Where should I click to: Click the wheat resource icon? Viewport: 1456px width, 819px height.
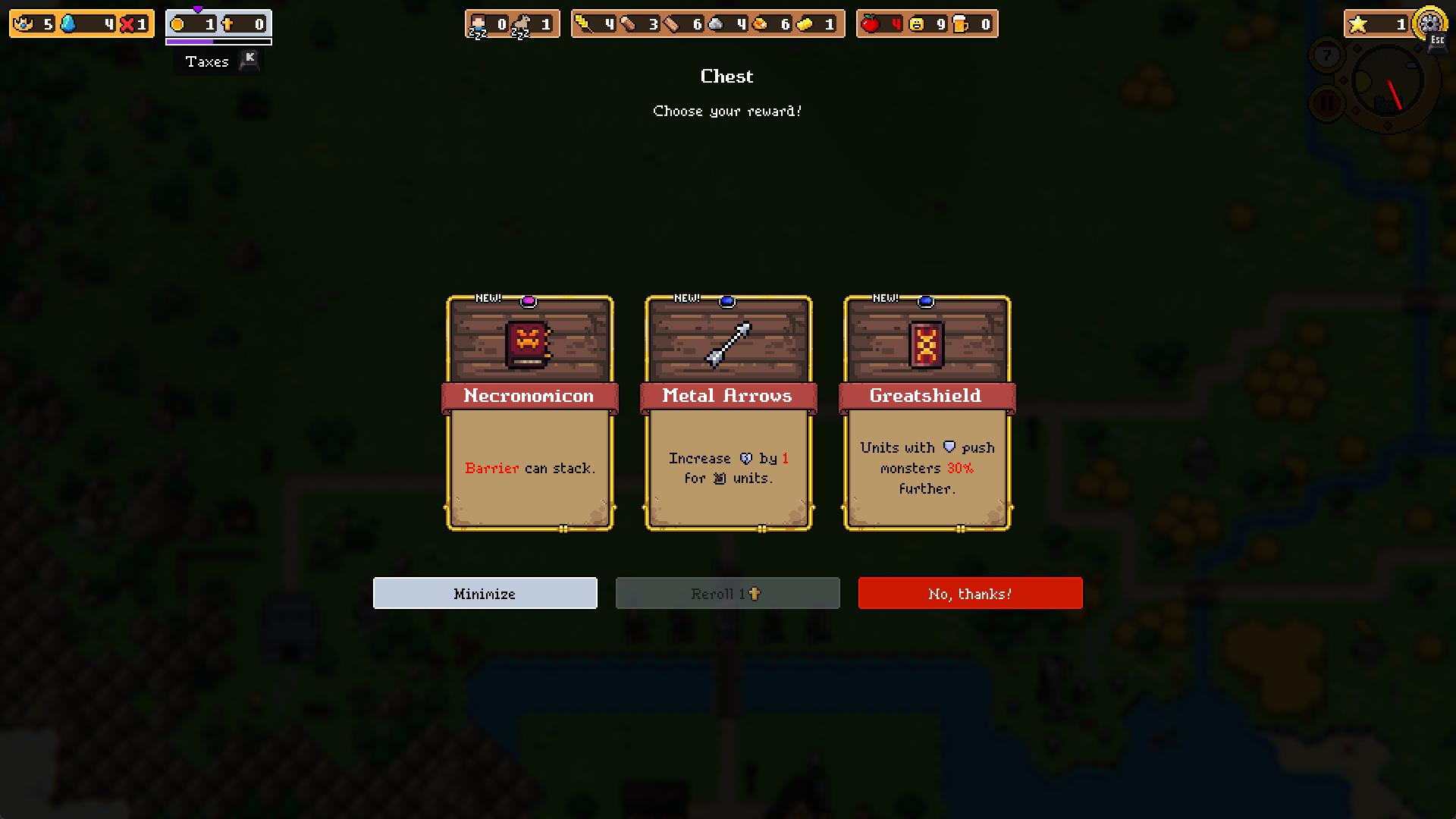583,24
